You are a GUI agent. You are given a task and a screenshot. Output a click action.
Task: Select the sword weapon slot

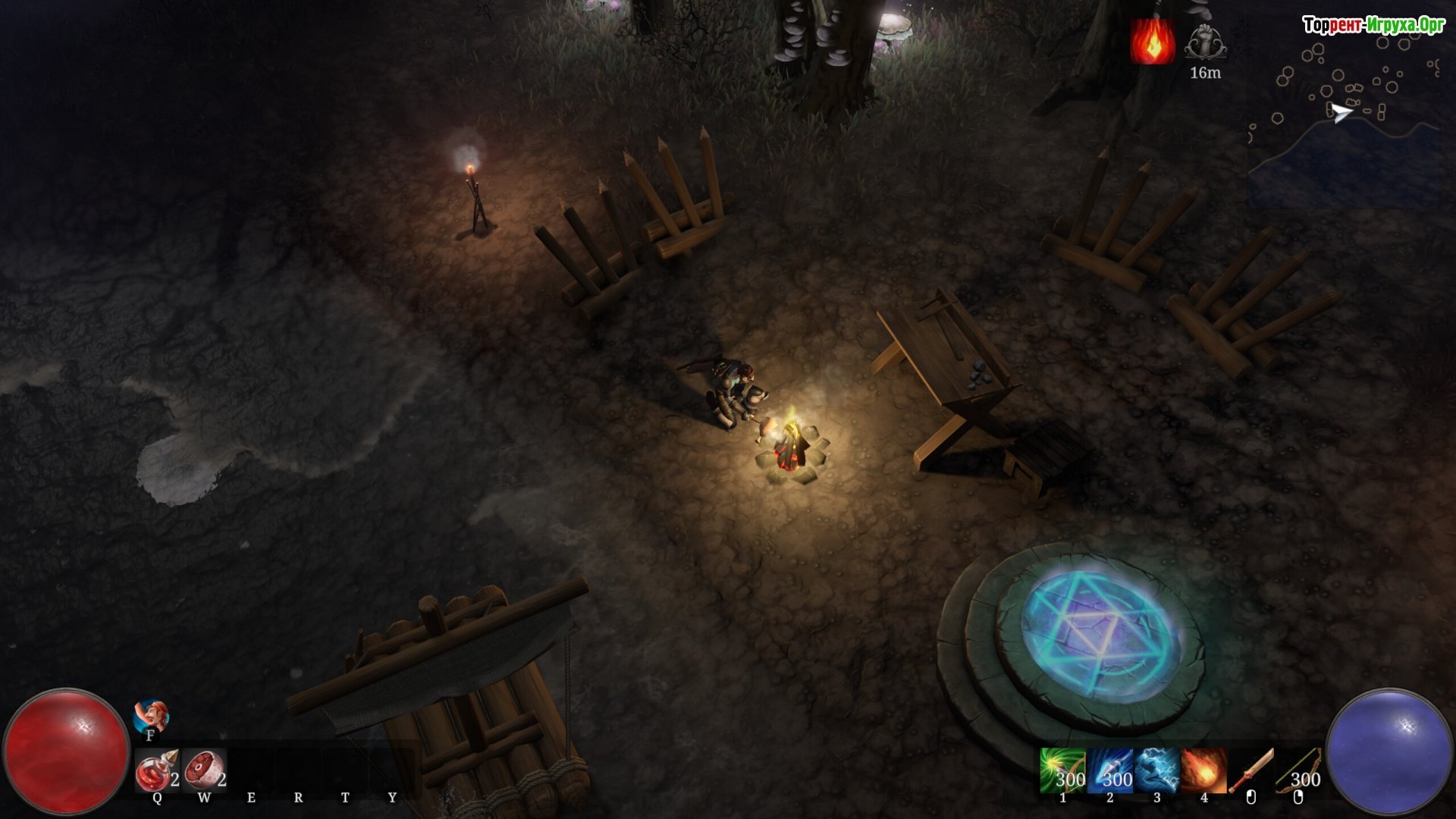(1250, 770)
